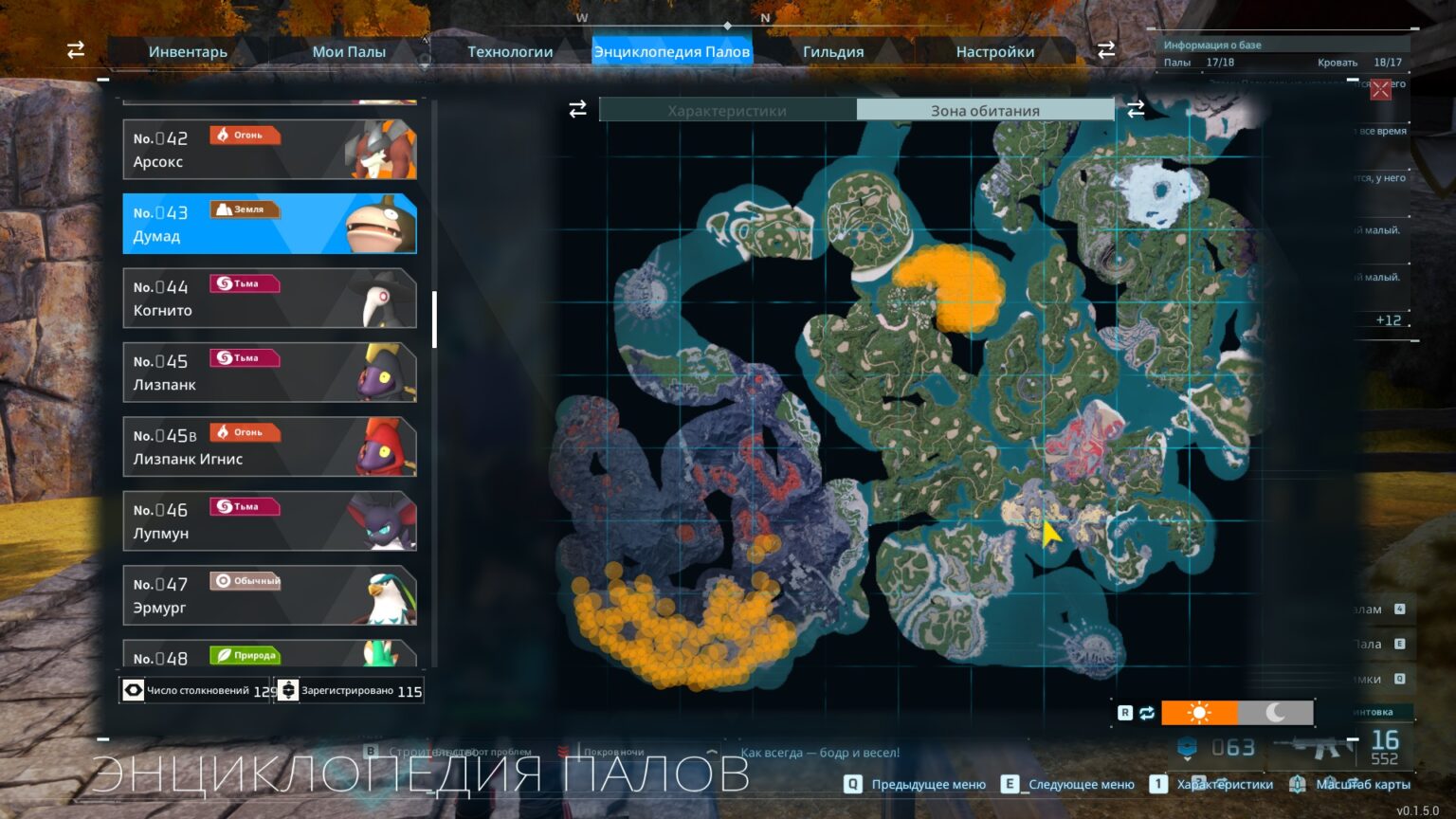Switch to the Характеристики tab
Viewport: 1456px width, 819px height.
coord(727,110)
